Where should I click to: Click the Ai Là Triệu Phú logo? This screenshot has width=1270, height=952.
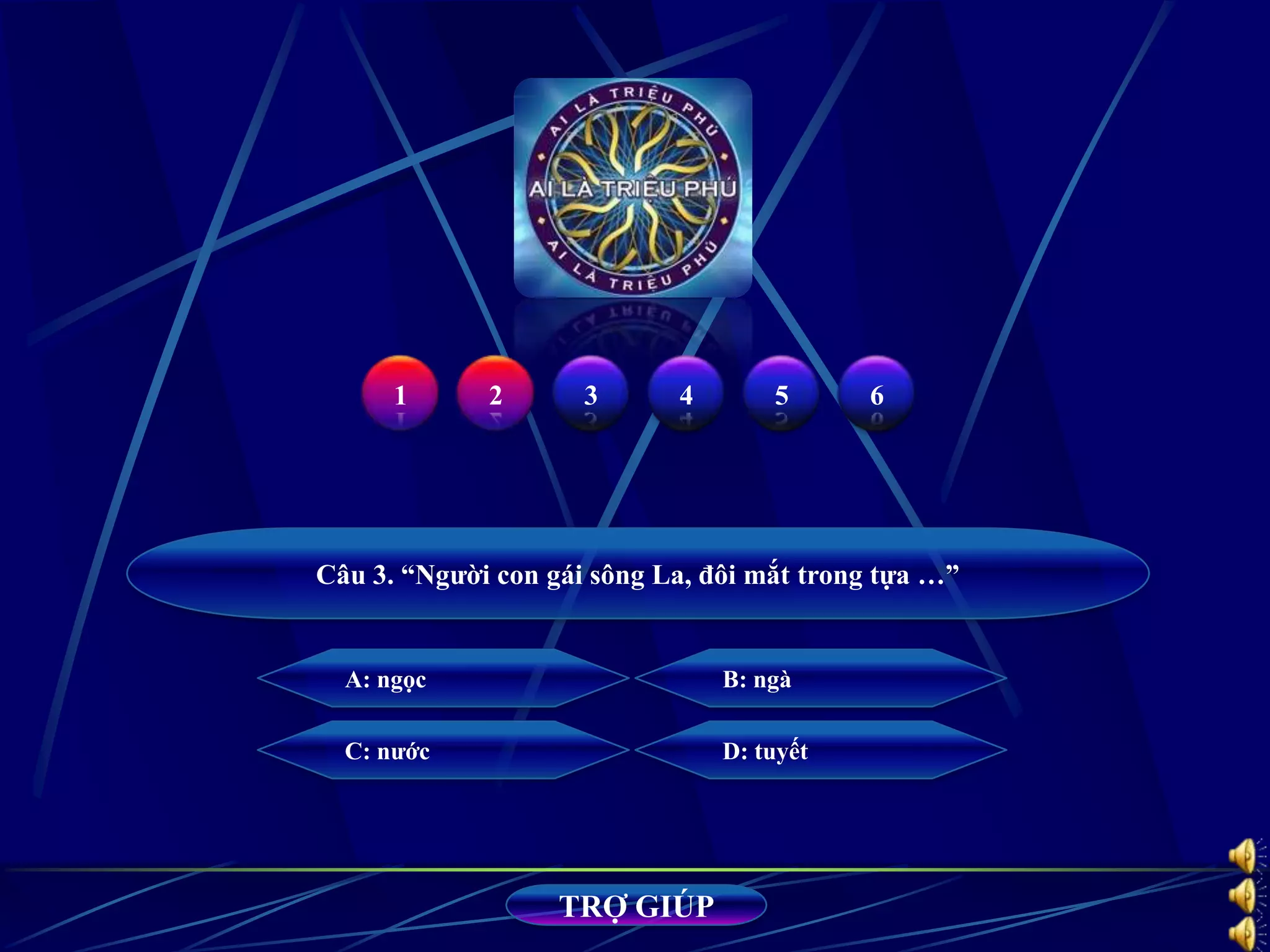click(633, 188)
